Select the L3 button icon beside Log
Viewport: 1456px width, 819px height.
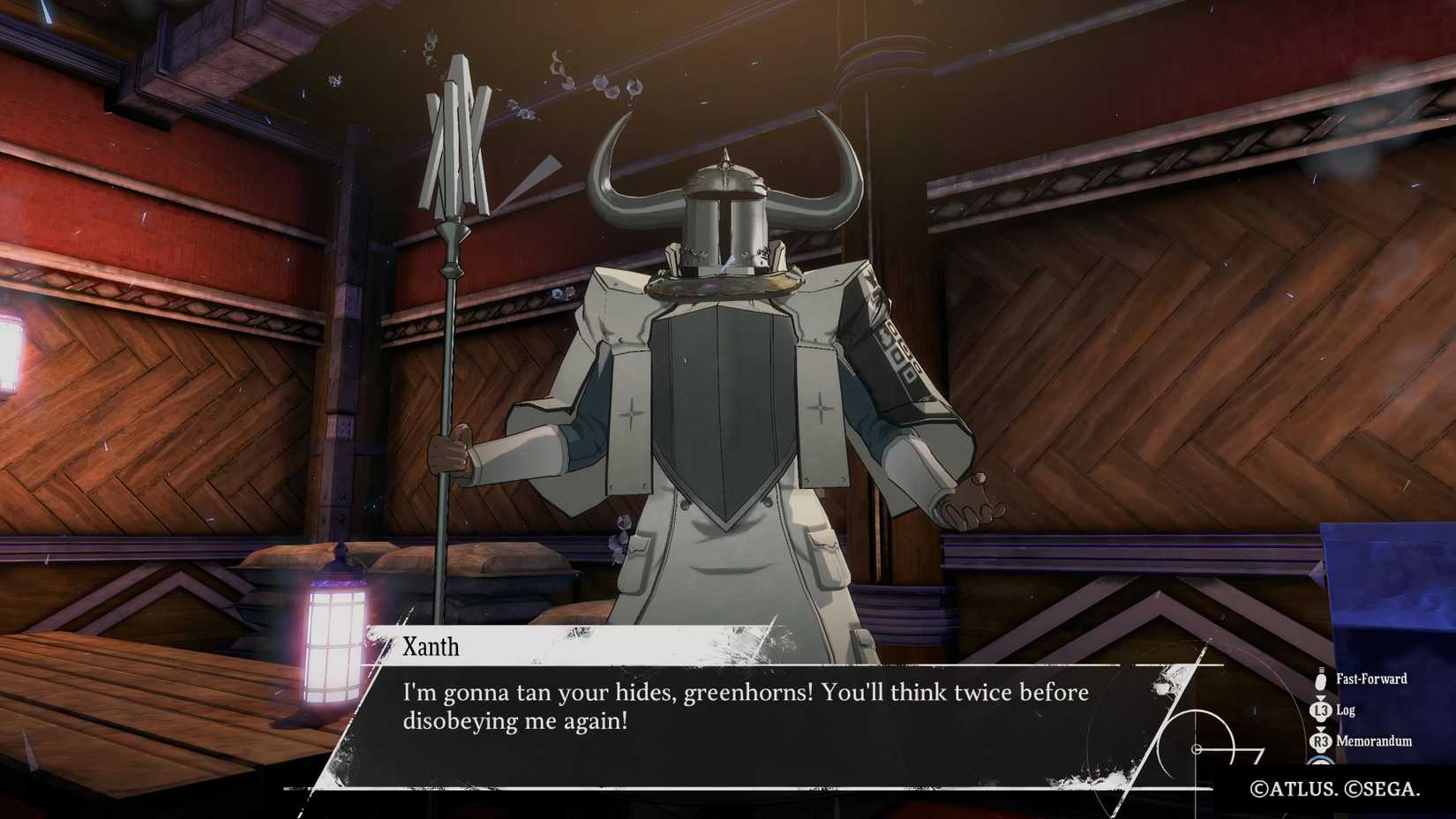click(1321, 710)
